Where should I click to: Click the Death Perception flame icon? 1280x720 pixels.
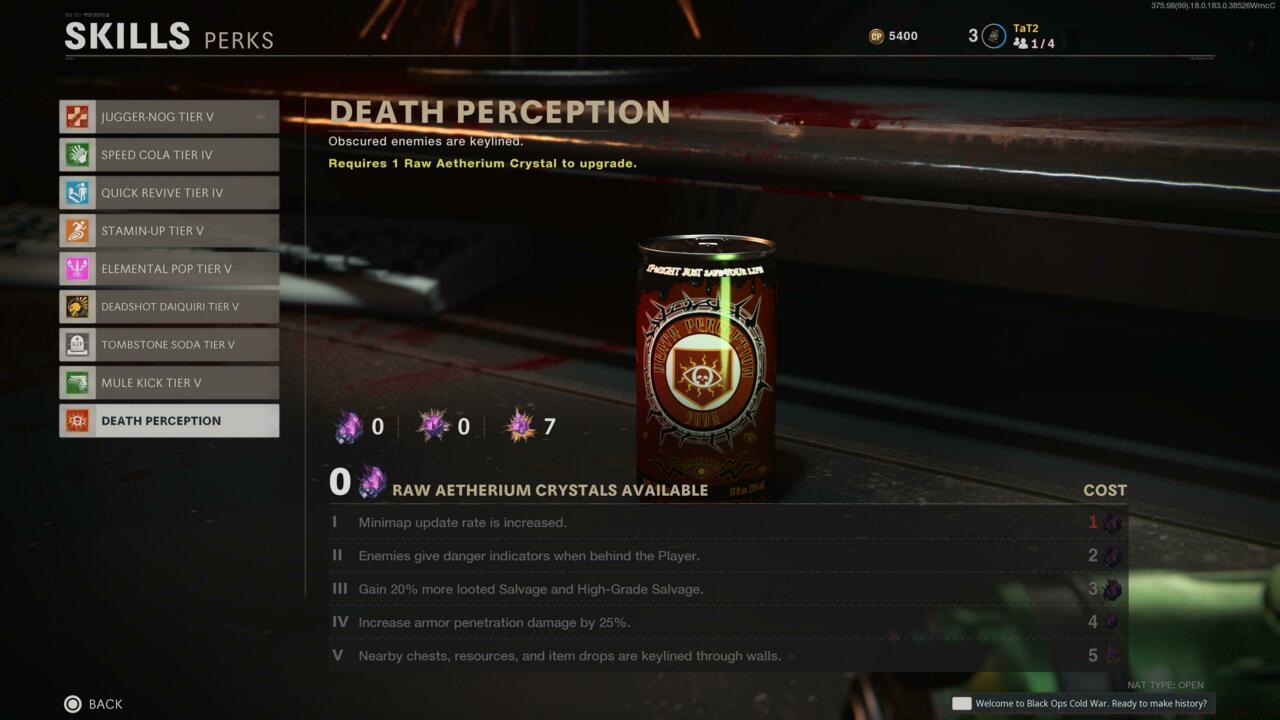[77, 420]
